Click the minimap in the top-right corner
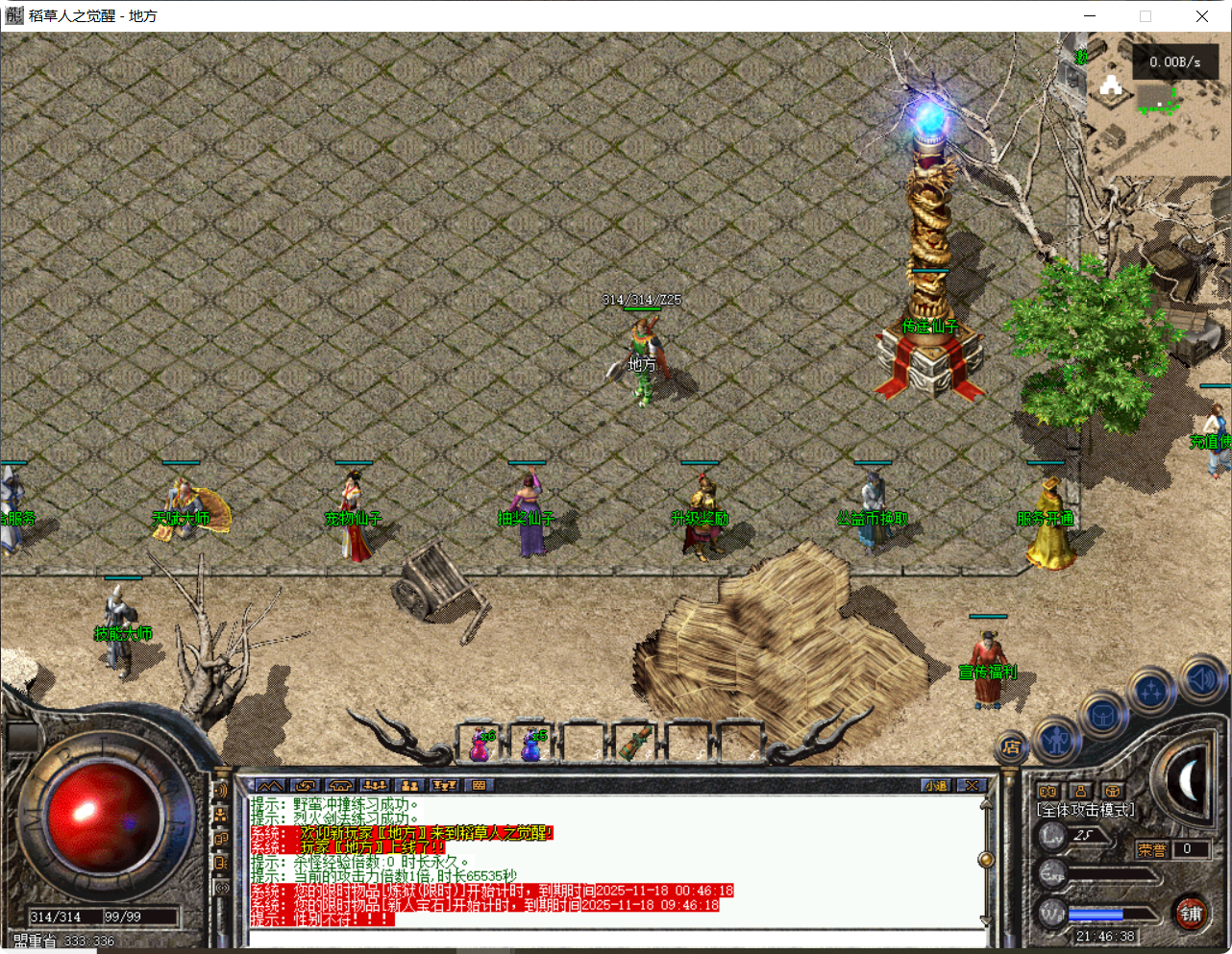The height and width of the screenshot is (954, 1232). point(1153,96)
